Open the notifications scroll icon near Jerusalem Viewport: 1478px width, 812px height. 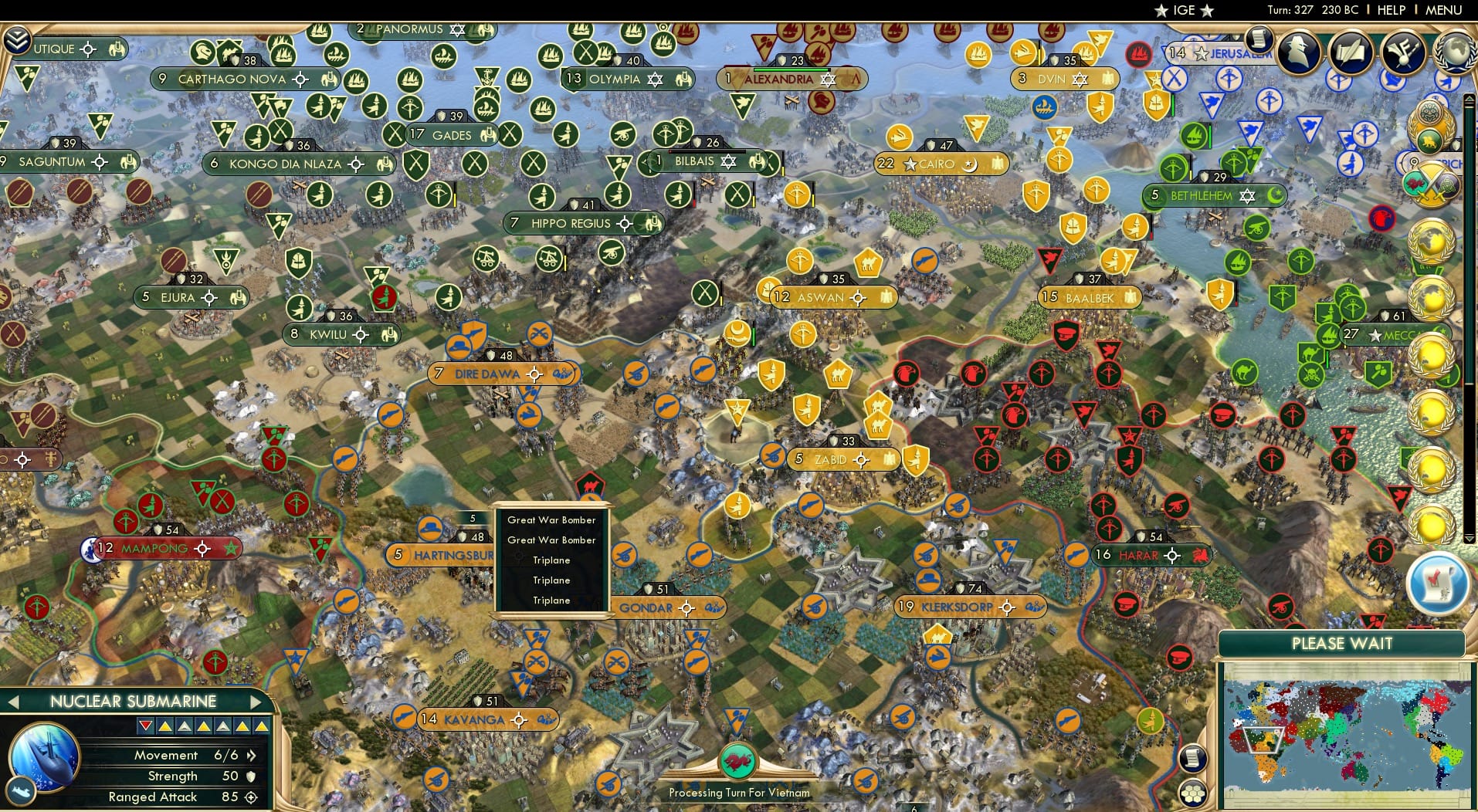pyautogui.click(x=1259, y=40)
